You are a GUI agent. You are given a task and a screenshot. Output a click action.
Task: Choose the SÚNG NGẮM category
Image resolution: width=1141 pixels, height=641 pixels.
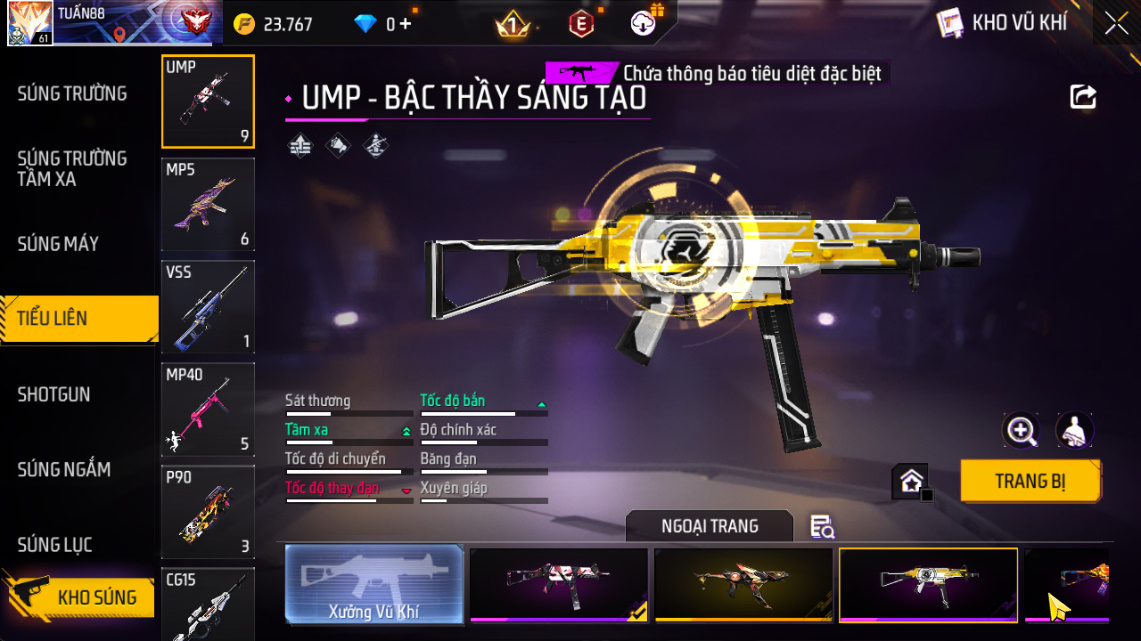pos(64,470)
